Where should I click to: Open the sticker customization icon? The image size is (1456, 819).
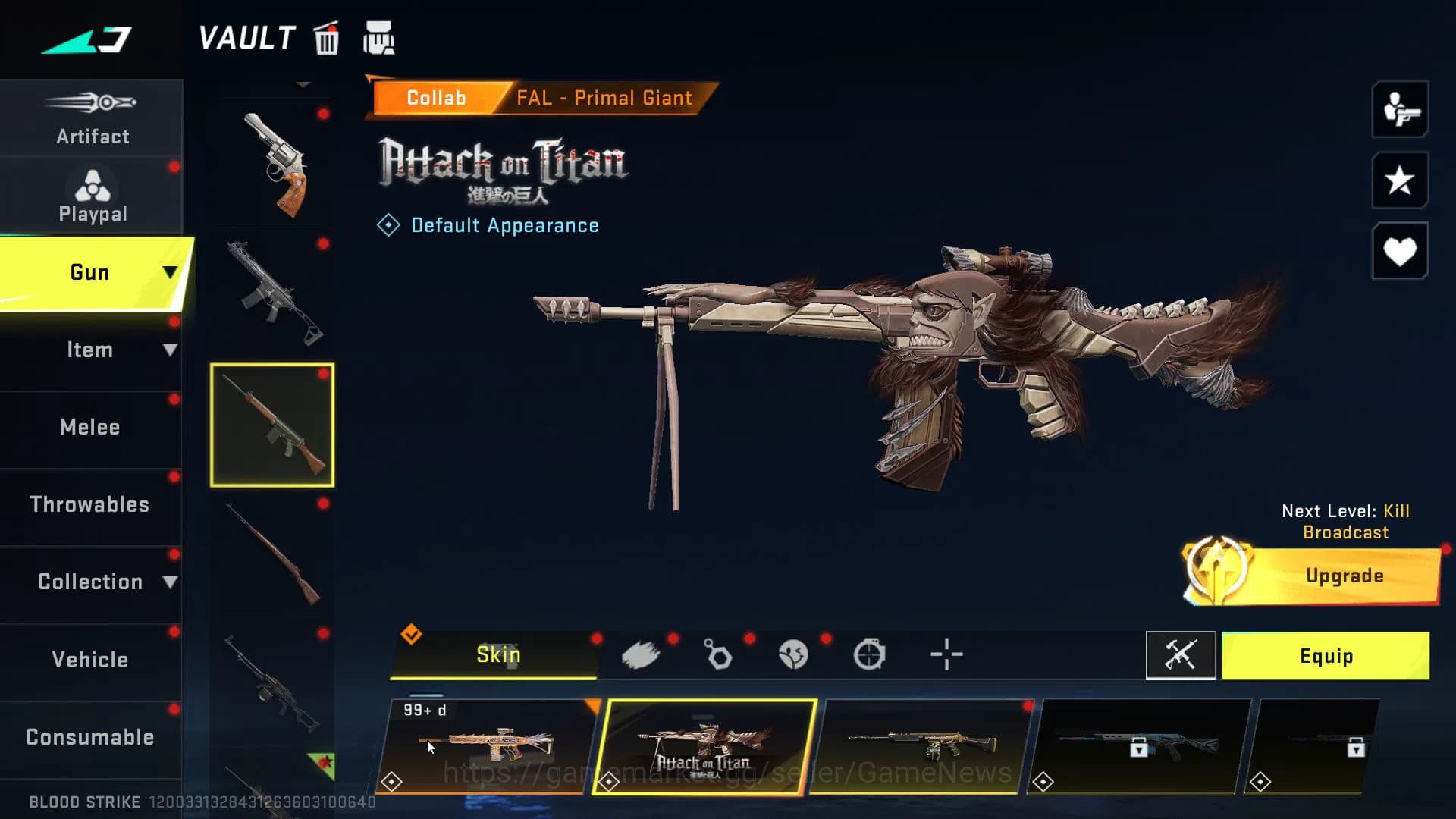coord(795,654)
